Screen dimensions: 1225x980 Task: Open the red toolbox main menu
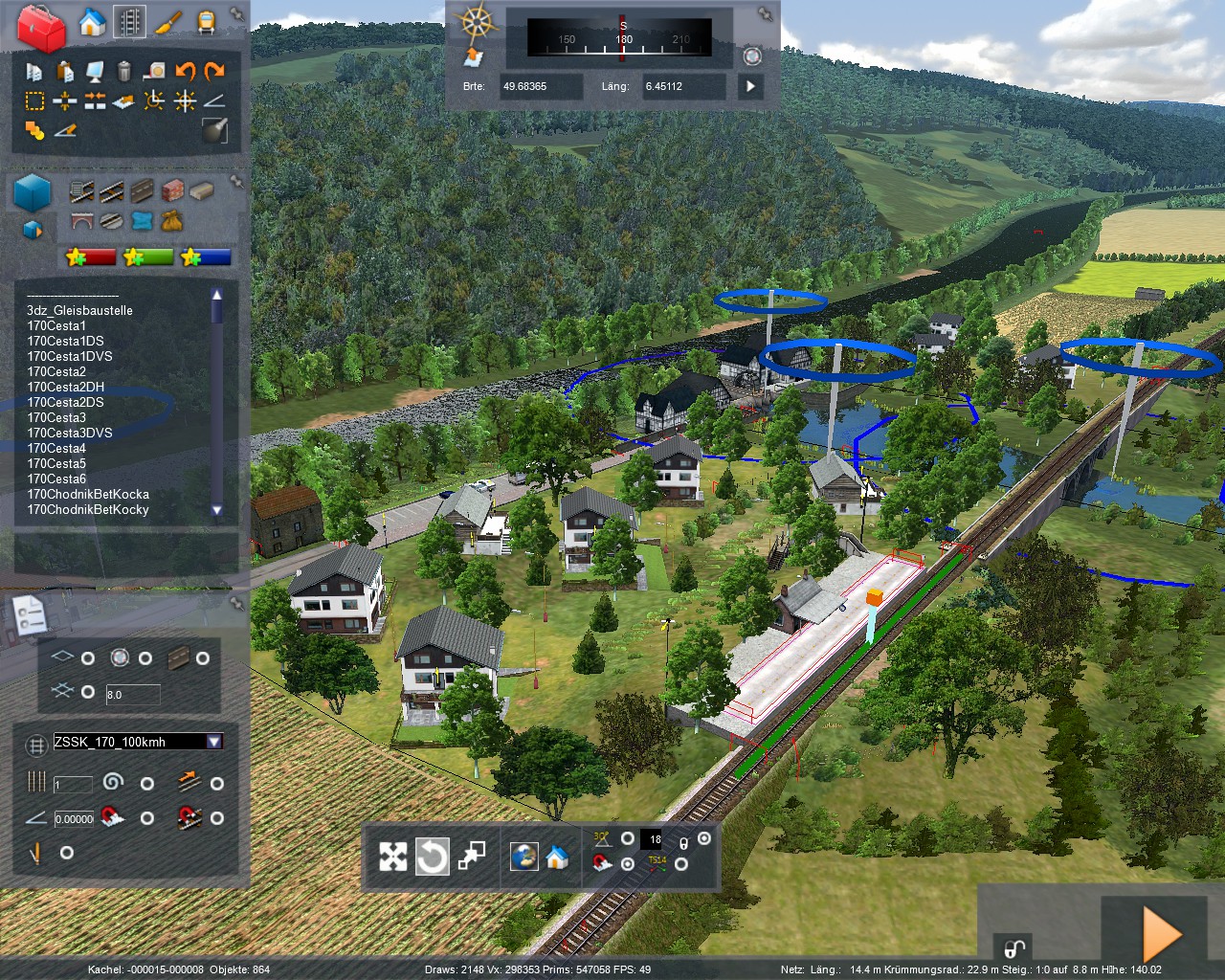[40, 26]
